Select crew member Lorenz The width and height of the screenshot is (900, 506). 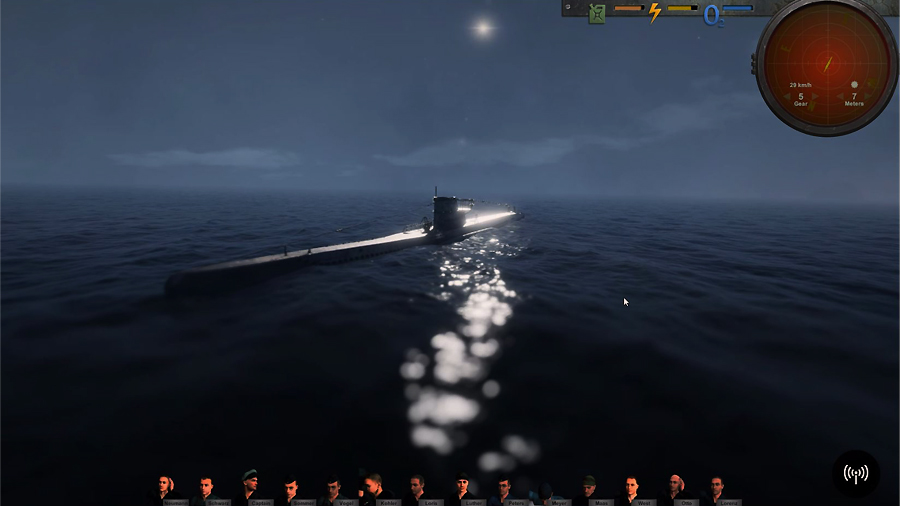(x=716, y=488)
